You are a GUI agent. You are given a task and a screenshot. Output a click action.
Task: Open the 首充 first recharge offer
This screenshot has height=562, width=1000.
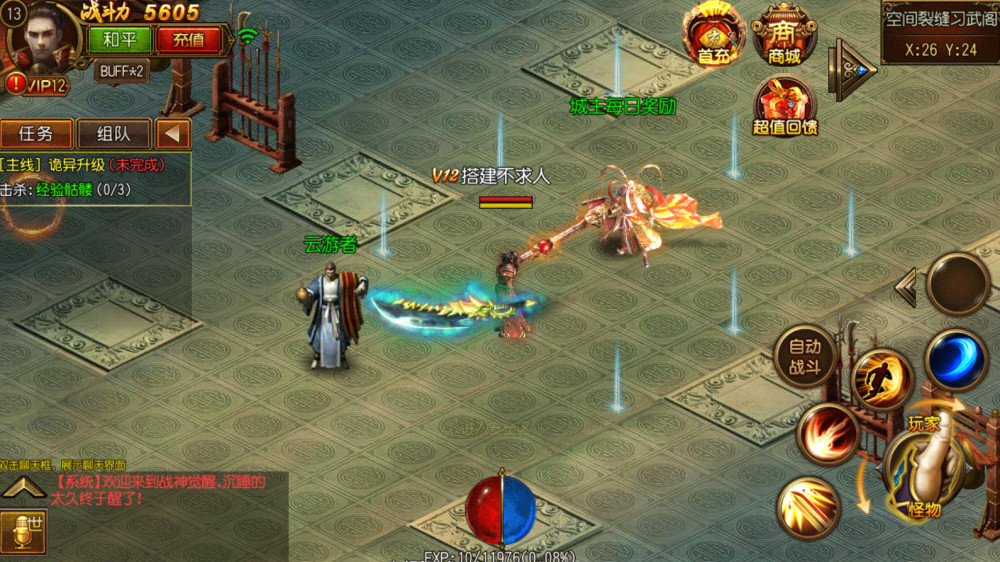[x=713, y=34]
